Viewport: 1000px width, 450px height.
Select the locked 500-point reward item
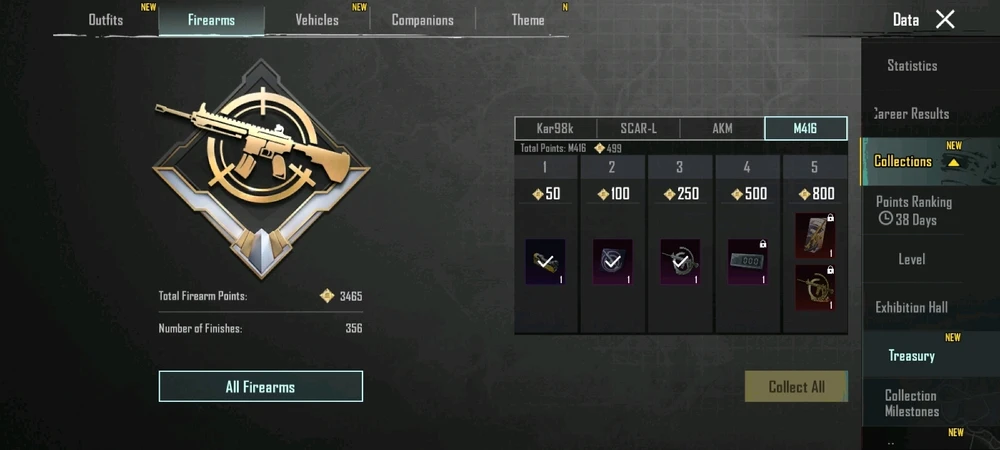747,261
